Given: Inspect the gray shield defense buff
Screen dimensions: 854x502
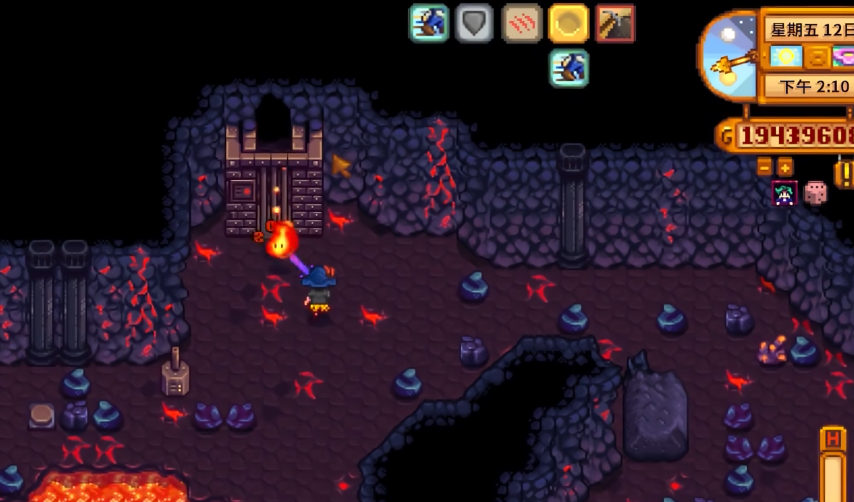Looking at the screenshot, I should pyautogui.click(x=475, y=23).
